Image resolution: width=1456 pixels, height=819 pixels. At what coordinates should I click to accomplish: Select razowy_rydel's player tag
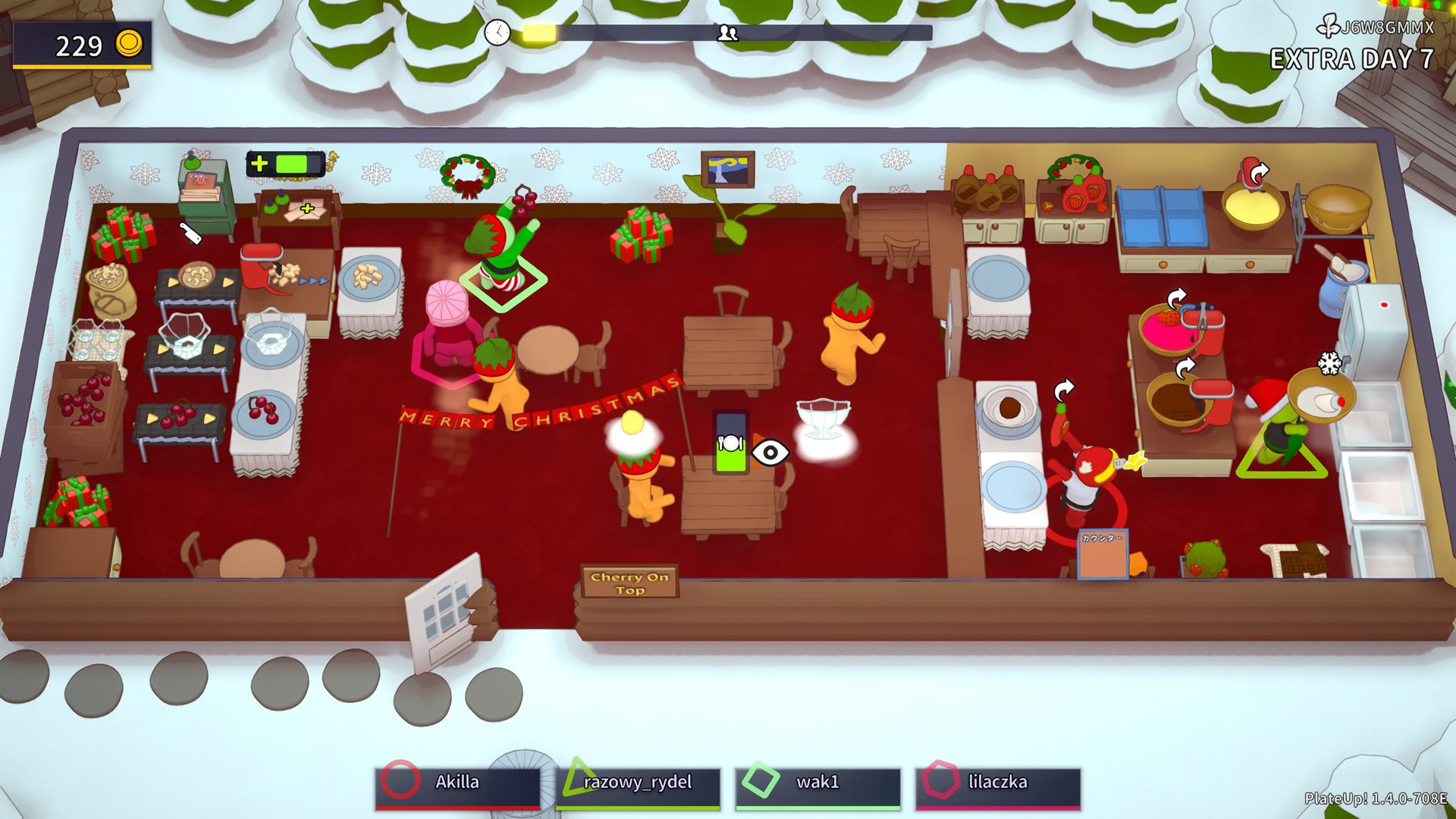point(637,783)
